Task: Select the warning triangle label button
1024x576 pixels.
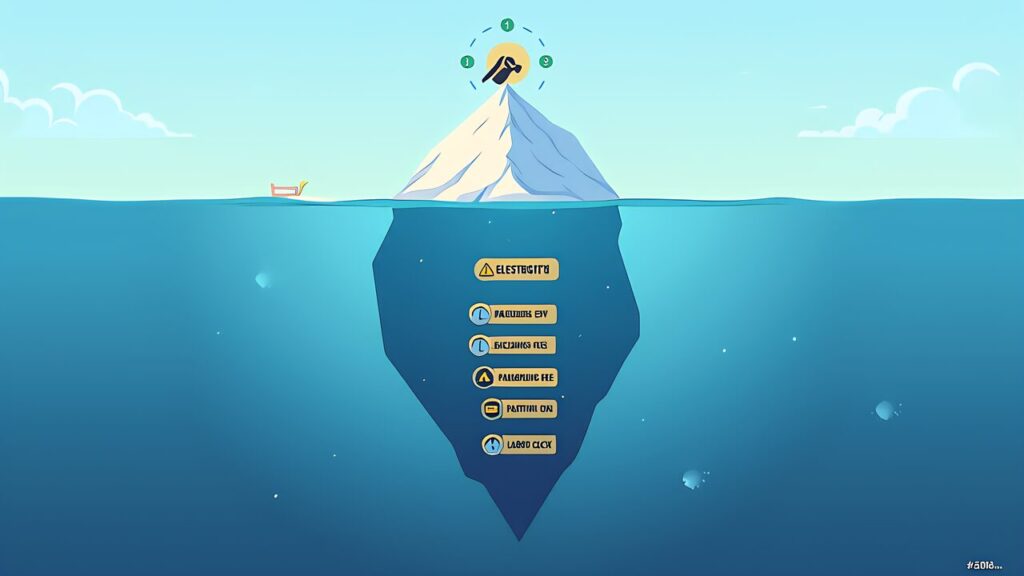Action: pyautogui.click(x=516, y=269)
